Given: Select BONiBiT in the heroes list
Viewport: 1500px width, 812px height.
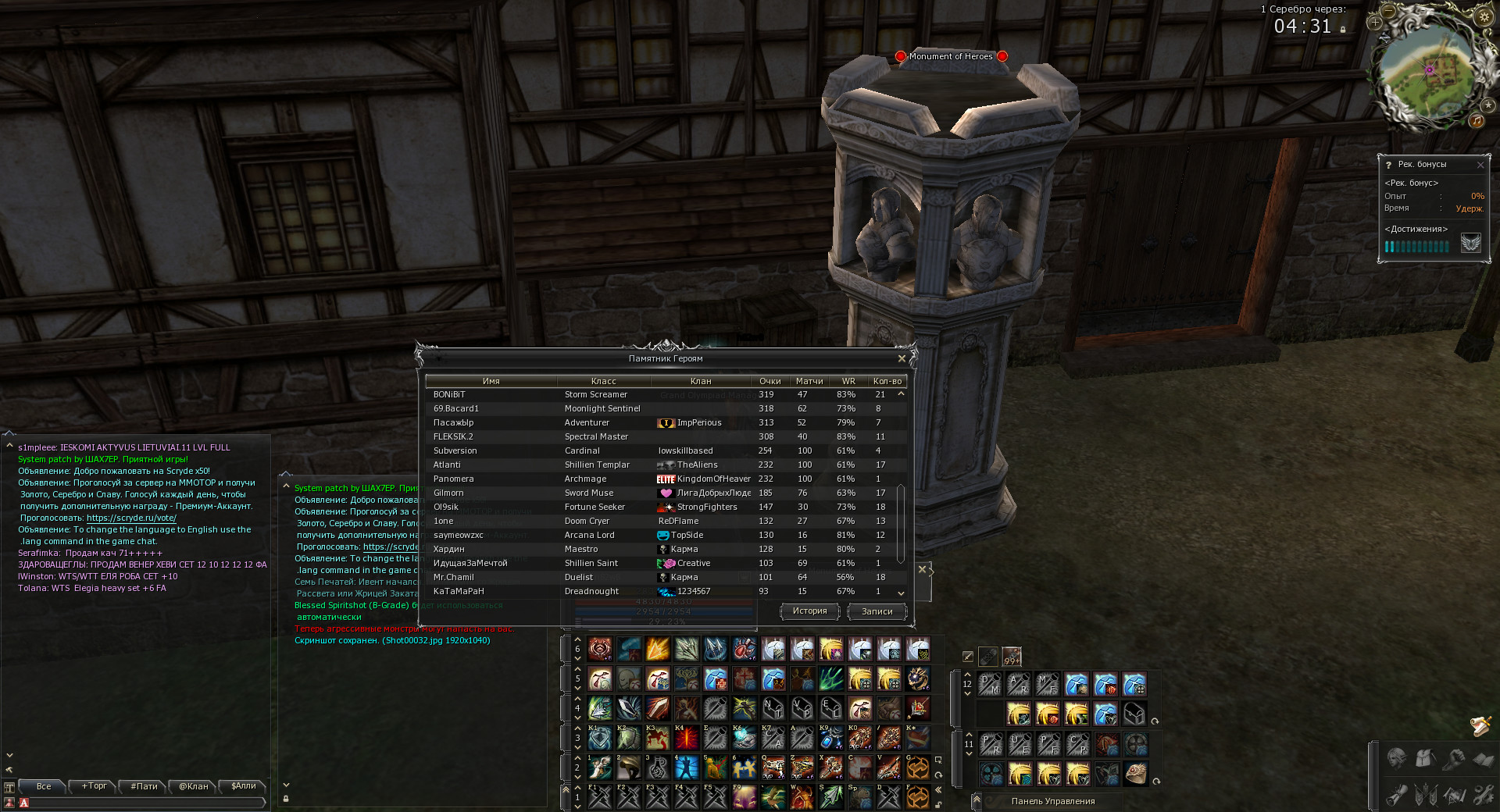Looking at the screenshot, I should [449, 395].
